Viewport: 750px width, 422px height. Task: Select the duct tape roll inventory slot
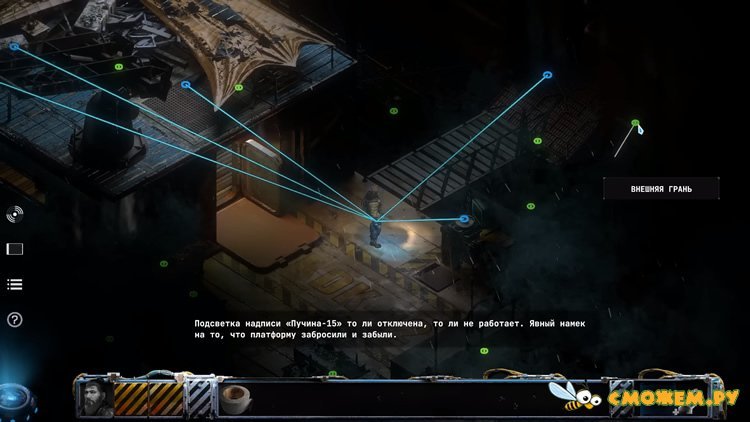click(236, 398)
